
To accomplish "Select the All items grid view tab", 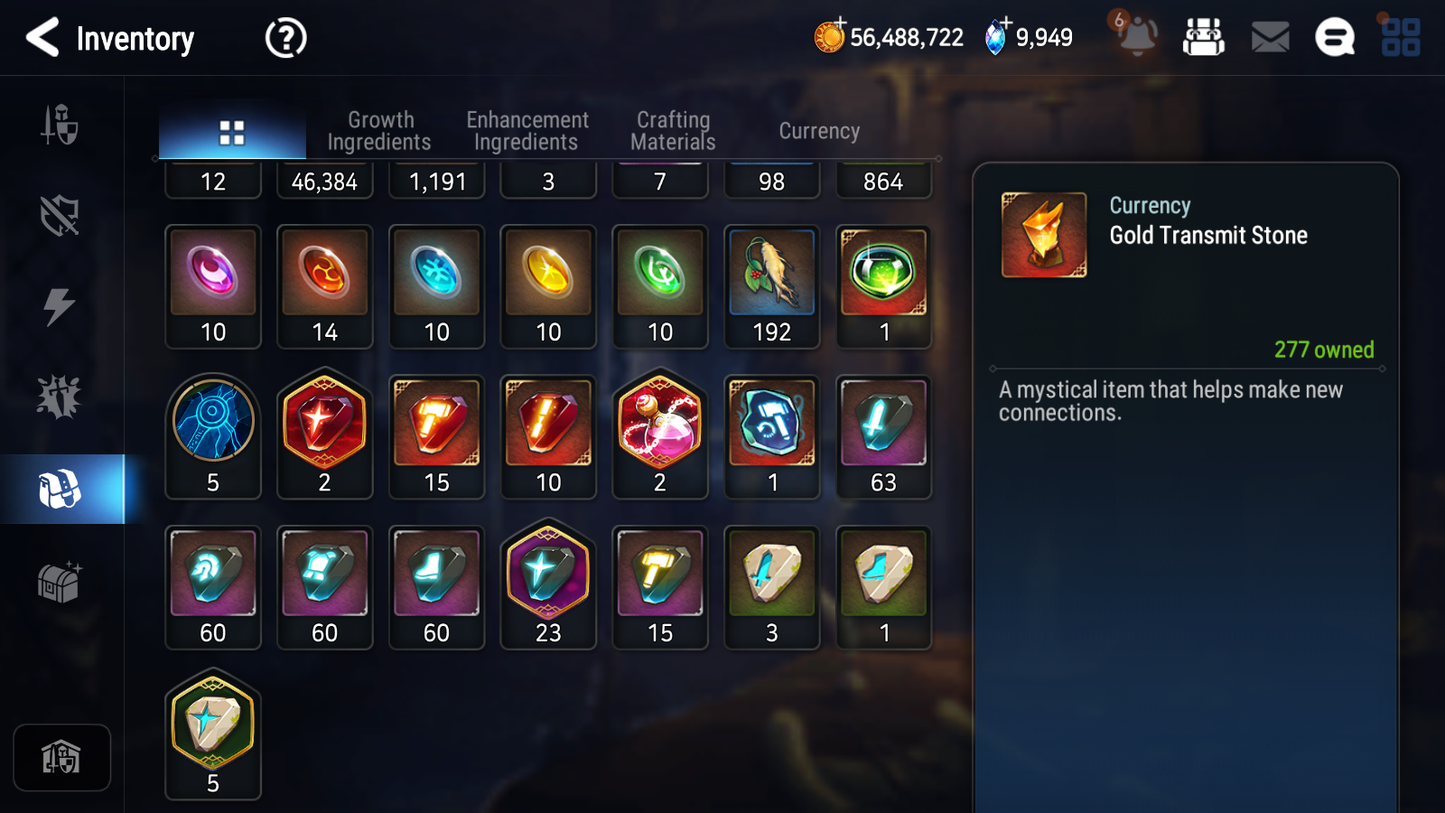I will 232,130.
